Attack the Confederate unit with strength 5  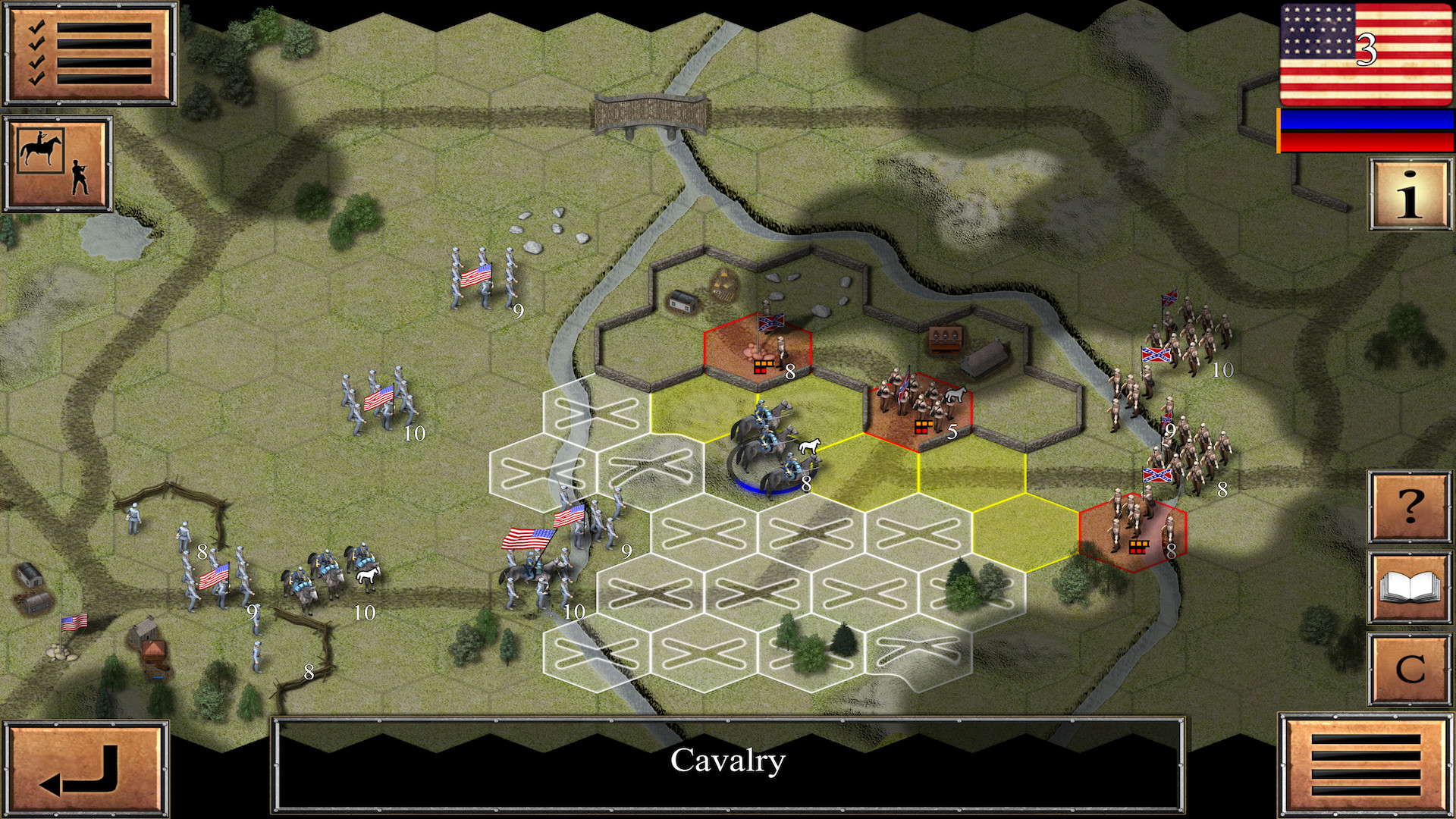pyautogui.click(x=919, y=409)
